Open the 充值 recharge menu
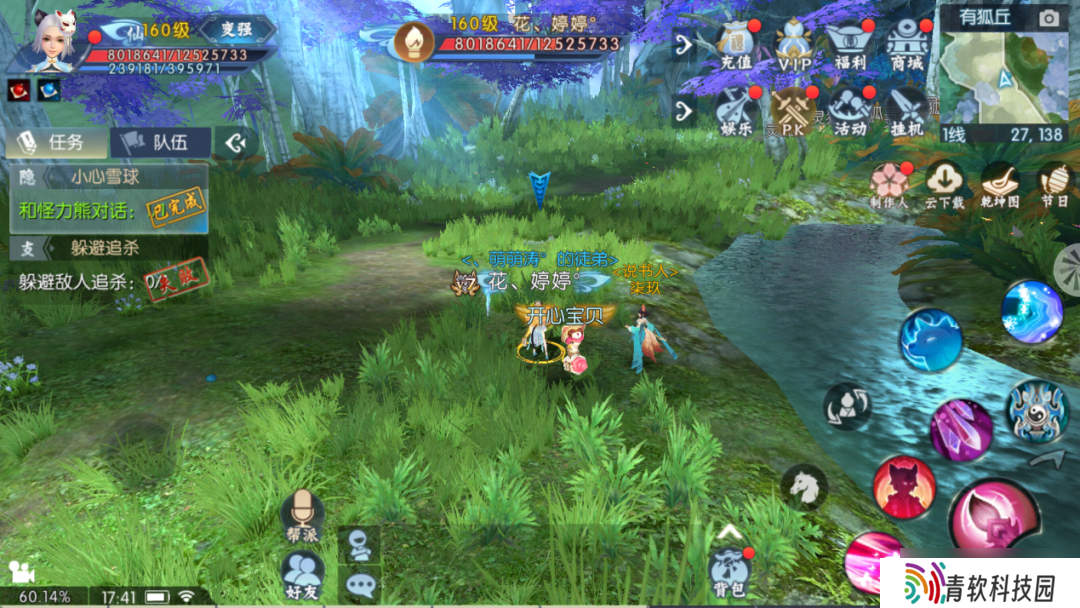1080x608 pixels. click(x=735, y=44)
